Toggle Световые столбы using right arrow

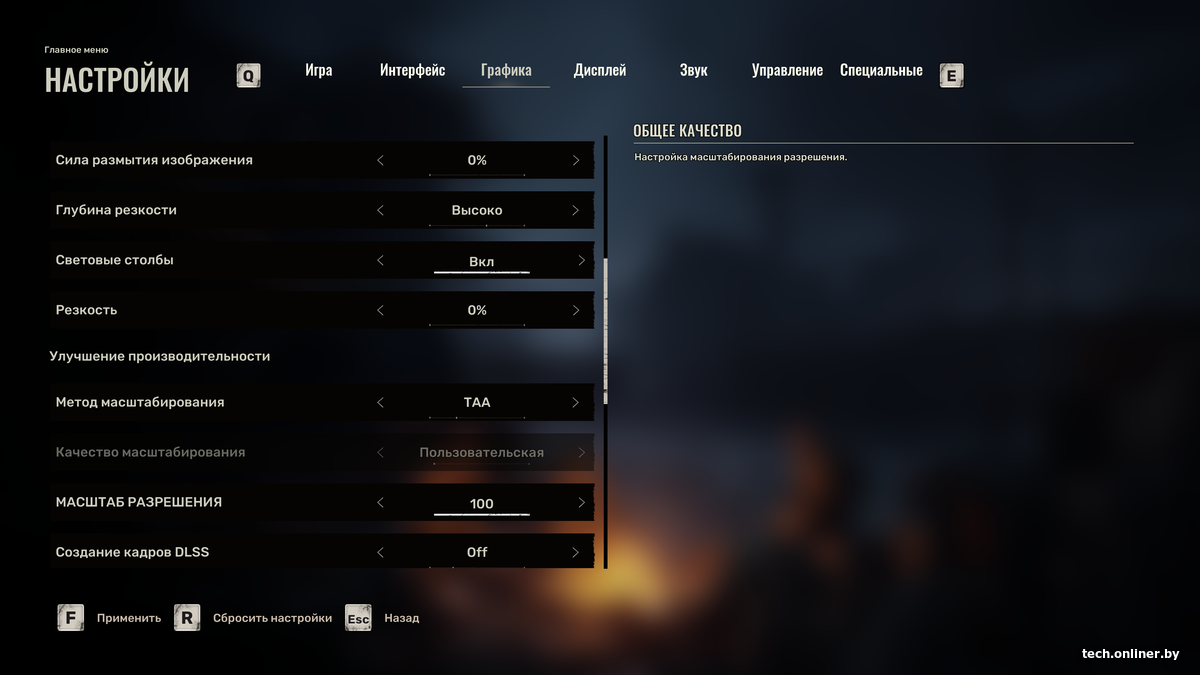(x=581, y=260)
